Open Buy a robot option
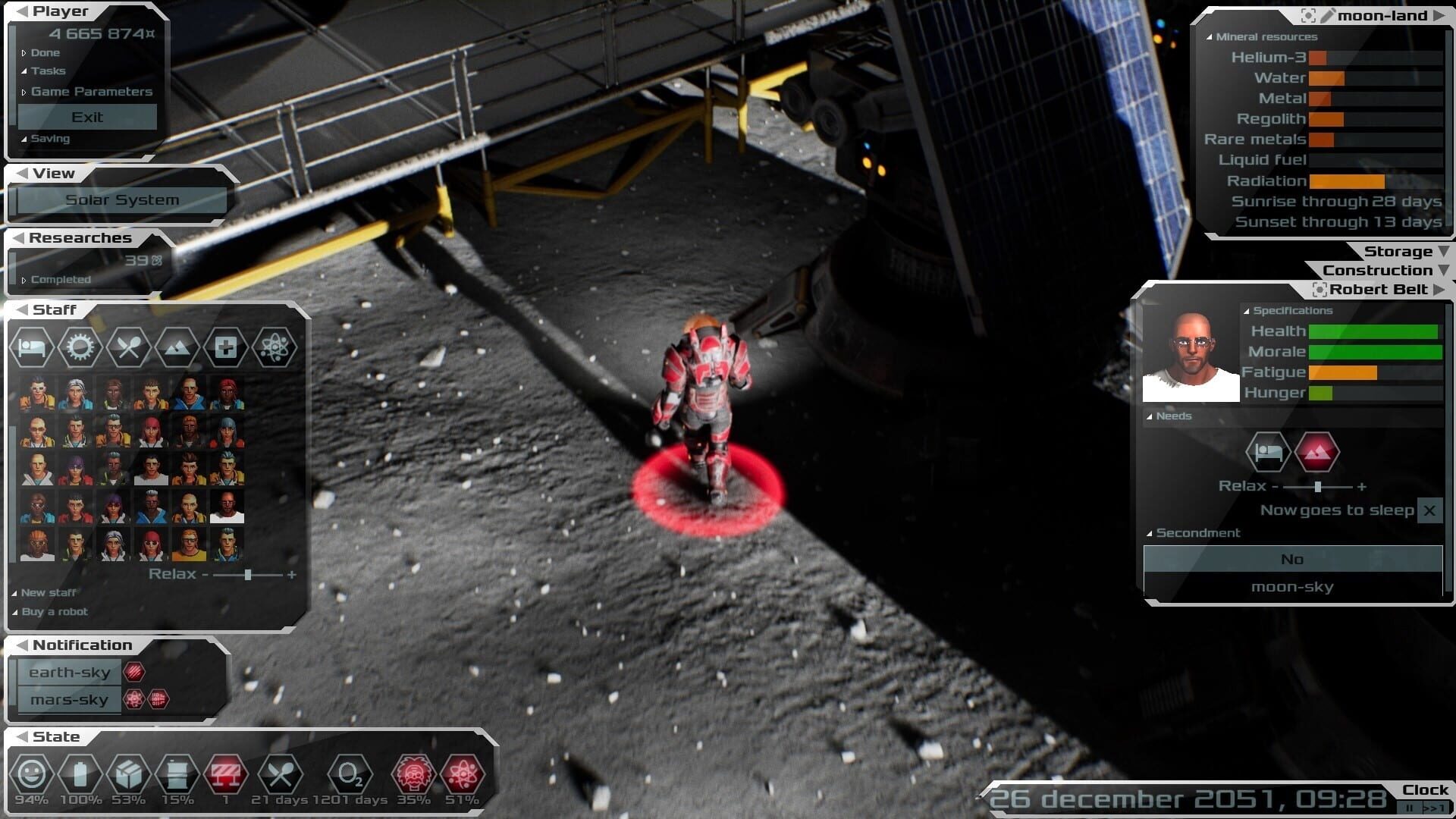The width and height of the screenshot is (1456, 819). point(54,612)
